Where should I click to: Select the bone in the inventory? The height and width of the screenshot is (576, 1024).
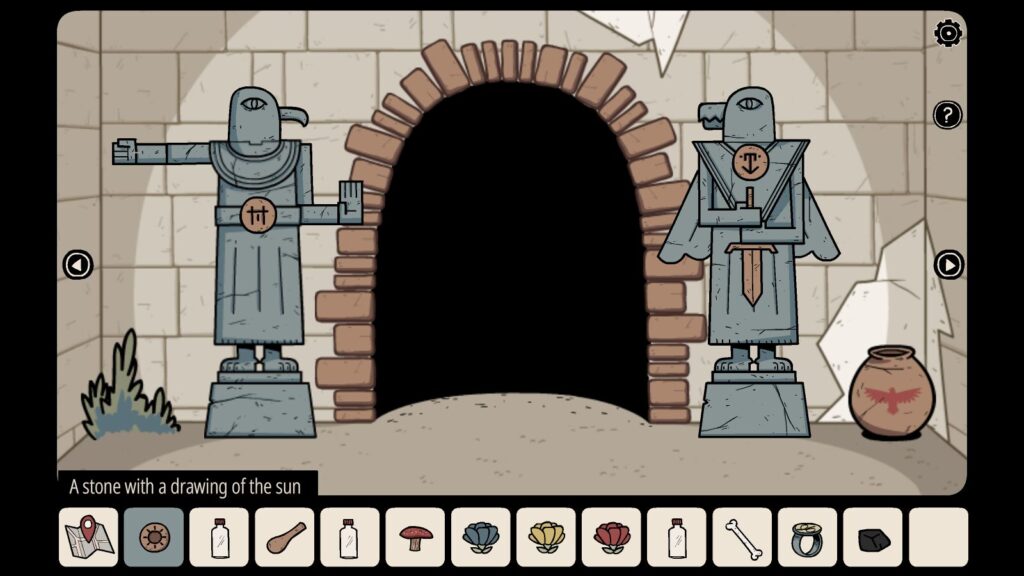(x=742, y=537)
